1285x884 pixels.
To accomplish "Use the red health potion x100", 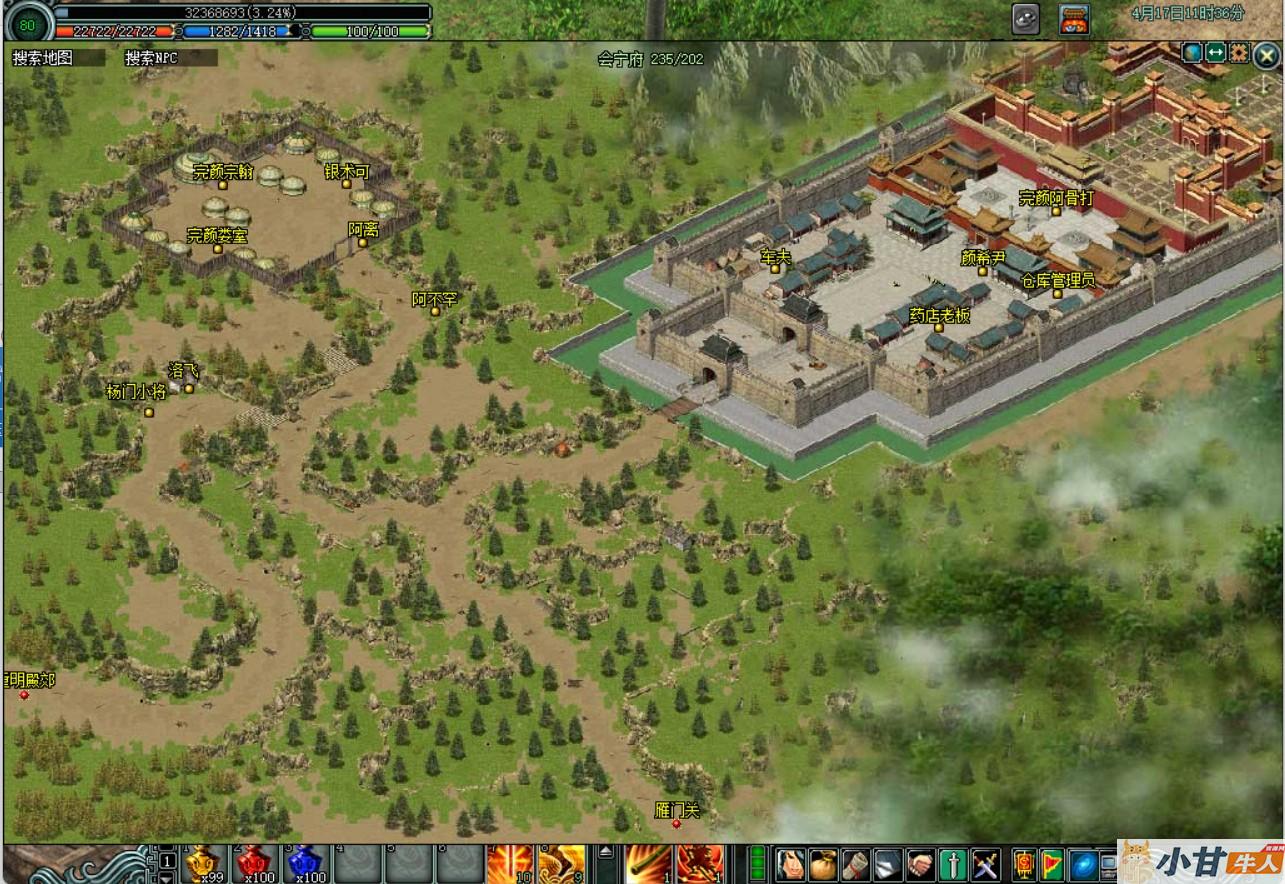I will click(255, 864).
